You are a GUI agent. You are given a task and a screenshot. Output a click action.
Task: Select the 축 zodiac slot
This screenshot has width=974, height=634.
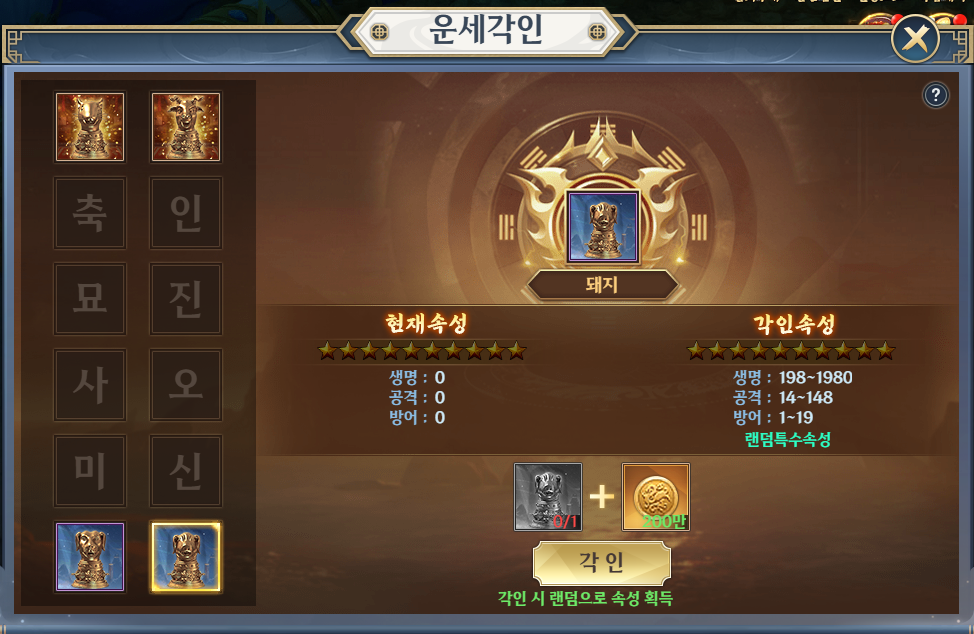(x=90, y=213)
